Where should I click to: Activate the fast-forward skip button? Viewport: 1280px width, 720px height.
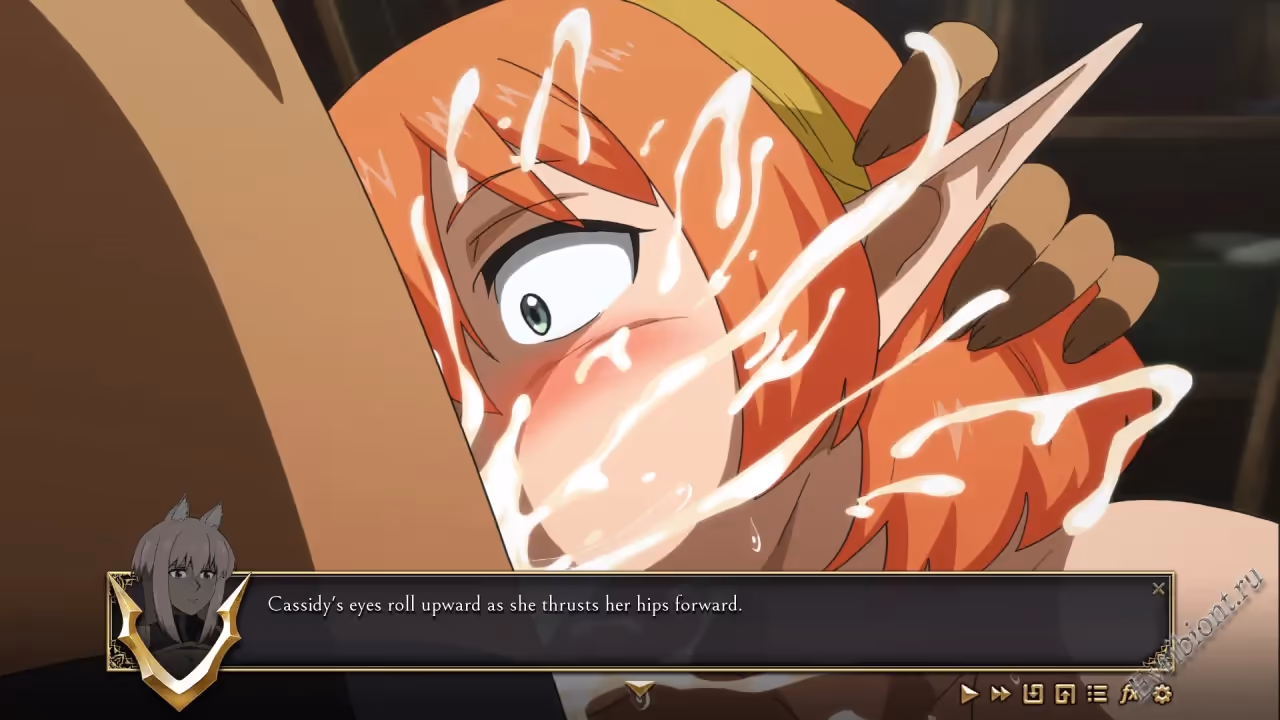click(1000, 693)
